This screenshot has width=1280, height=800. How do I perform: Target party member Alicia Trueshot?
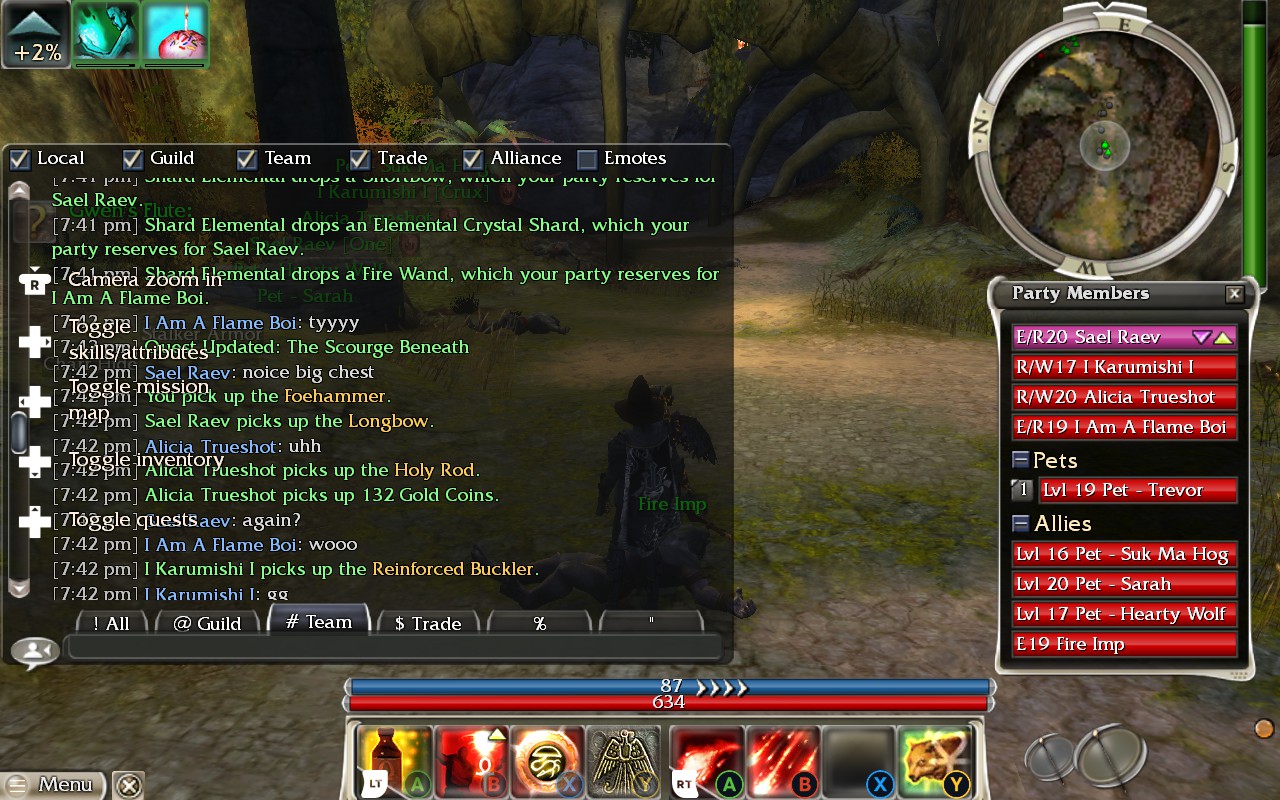click(1124, 397)
